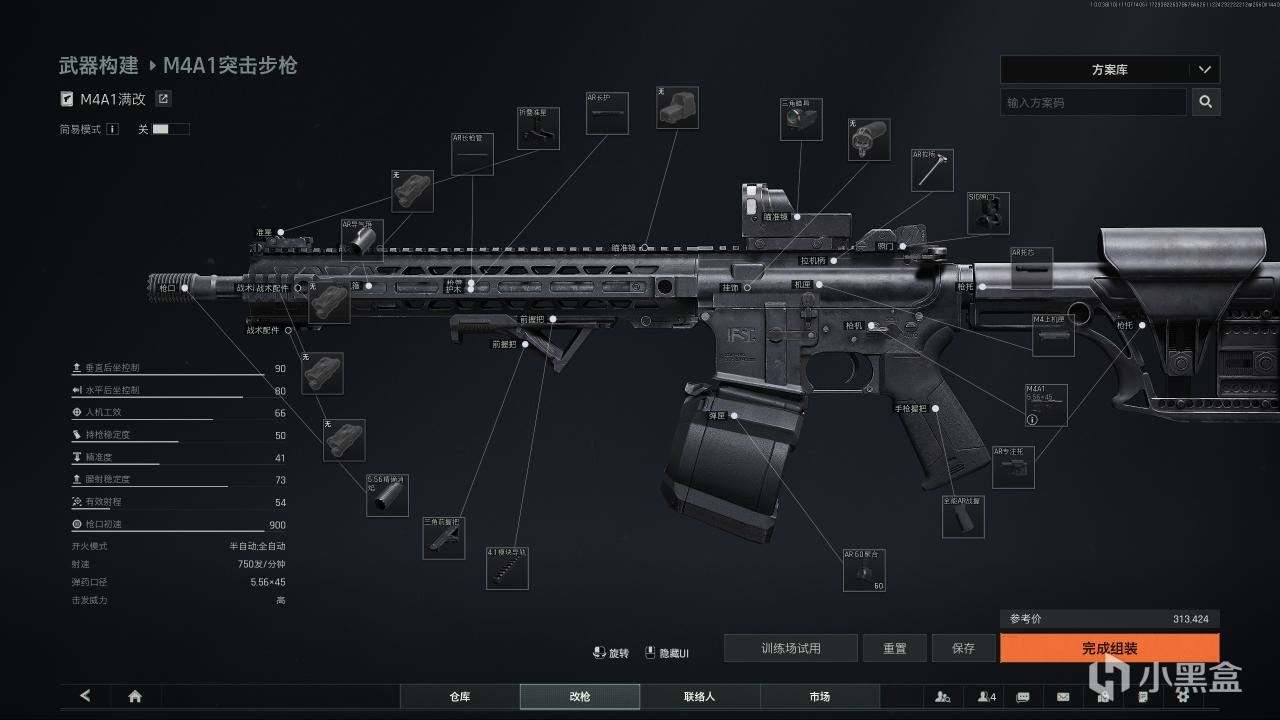Click the 输入方案码 code input field
Image resolution: width=1280 pixels, height=720 pixels.
pyautogui.click(x=1093, y=102)
